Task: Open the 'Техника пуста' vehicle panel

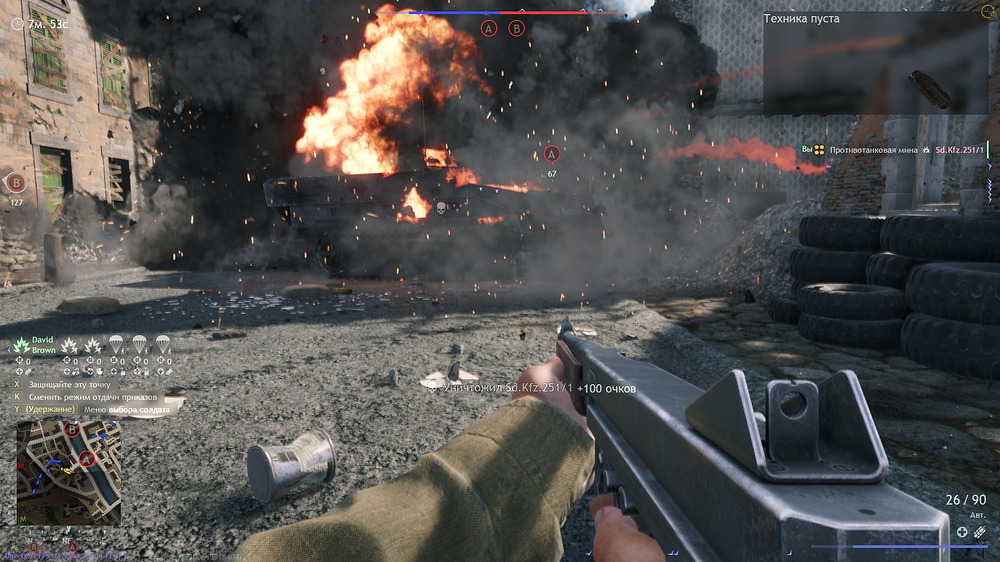Action: [875, 63]
